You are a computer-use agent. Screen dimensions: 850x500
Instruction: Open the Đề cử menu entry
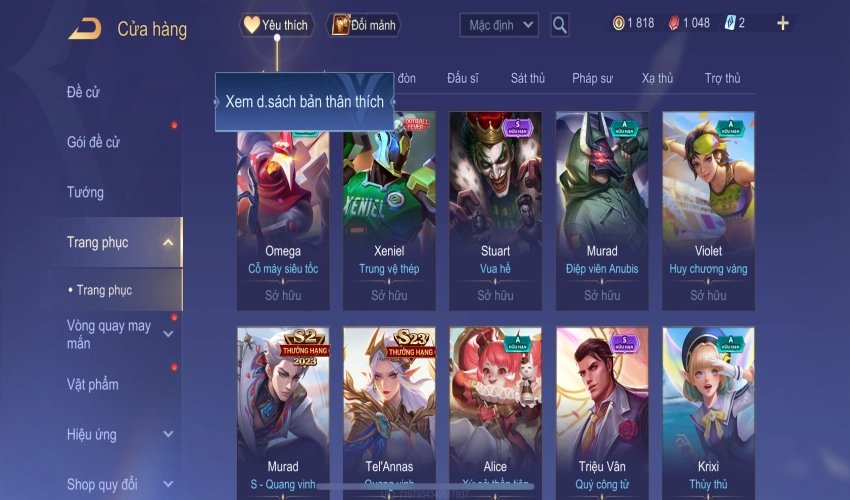tap(84, 93)
